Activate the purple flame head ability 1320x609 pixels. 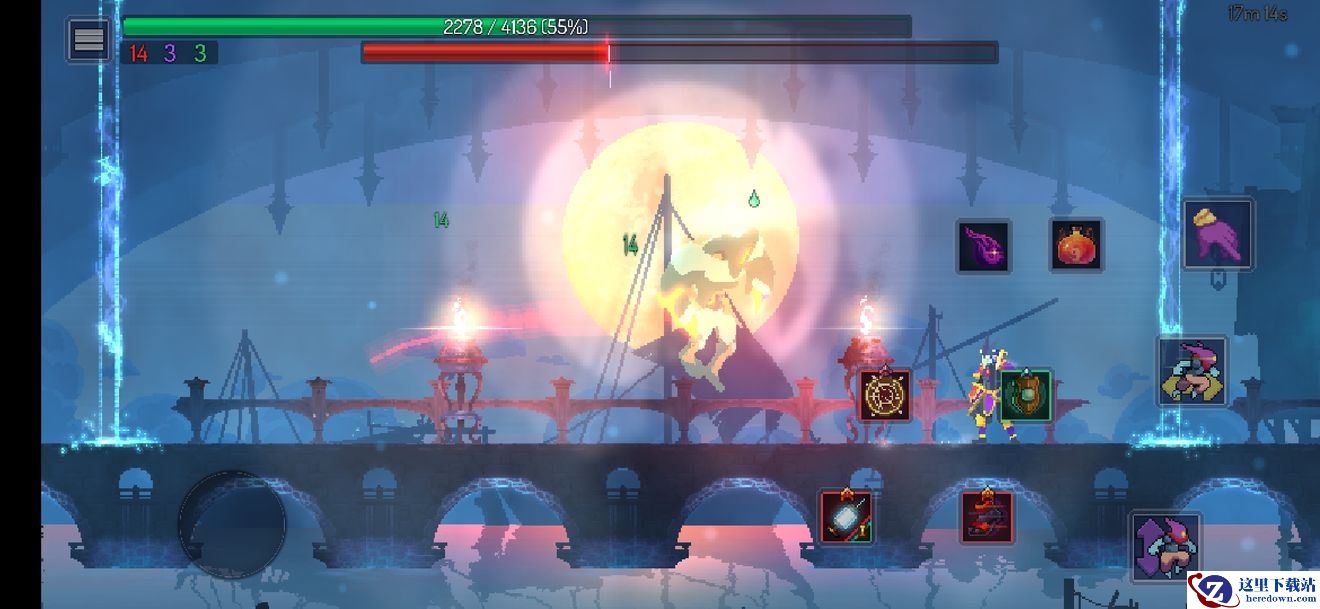point(983,246)
